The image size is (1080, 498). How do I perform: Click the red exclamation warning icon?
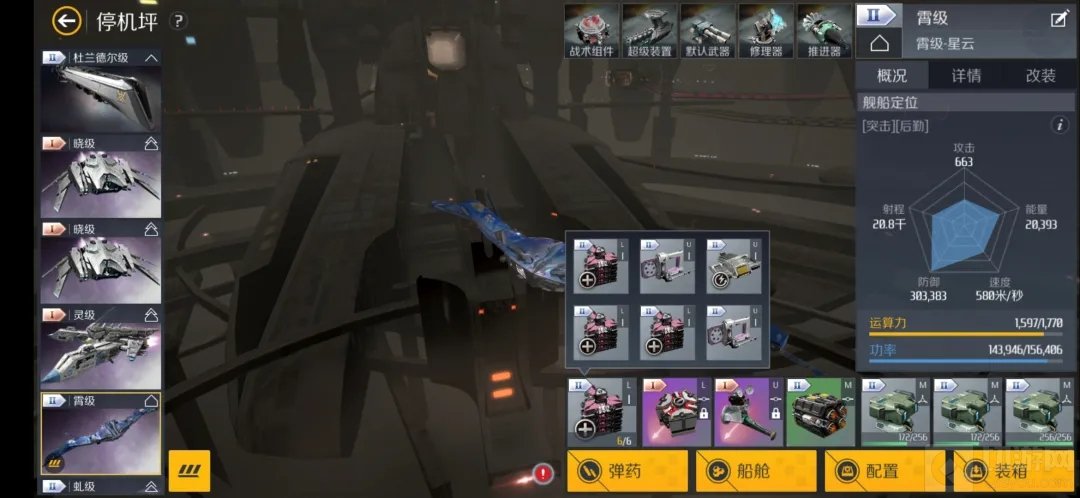pyautogui.click(x=543, y=473)
